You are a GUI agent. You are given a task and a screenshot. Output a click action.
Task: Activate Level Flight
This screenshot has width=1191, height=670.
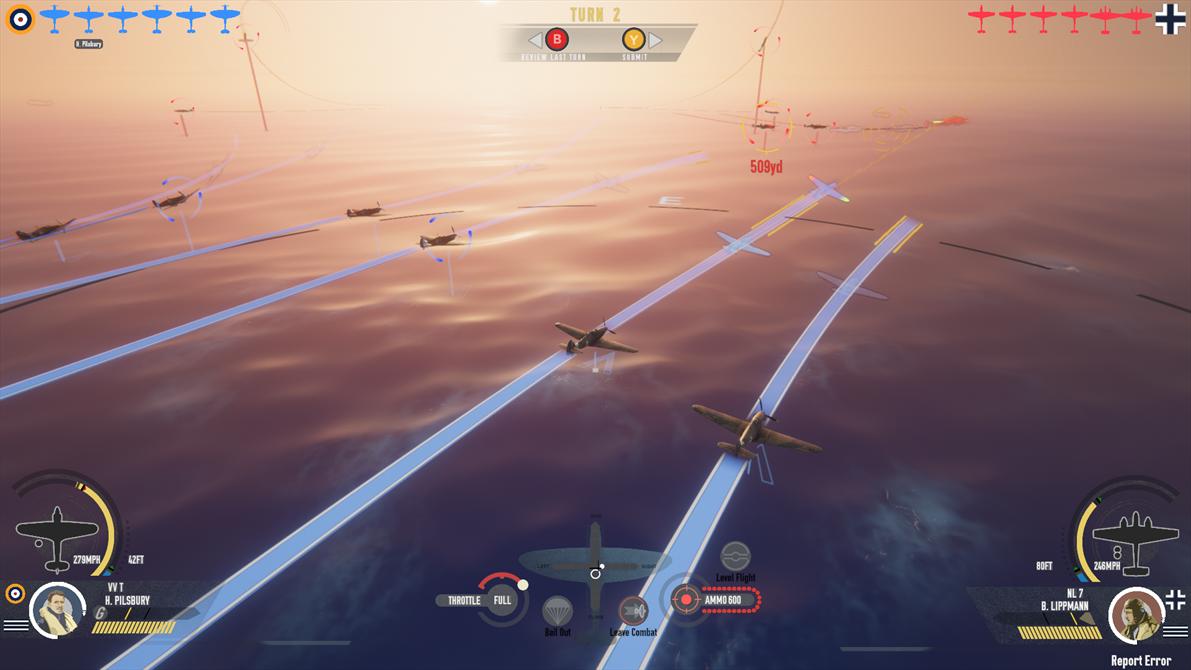735,556
